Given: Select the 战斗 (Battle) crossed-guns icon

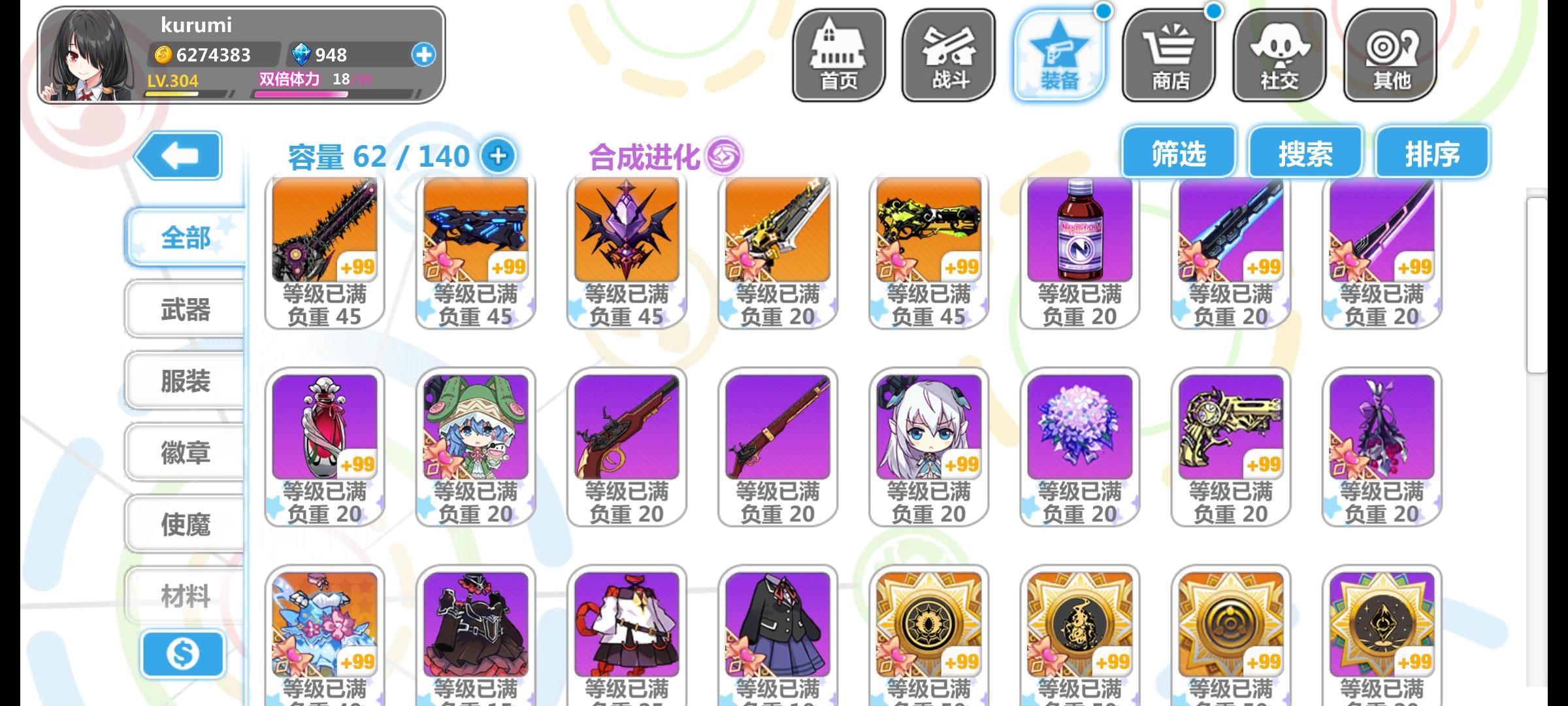Looking at the screenshot, I should coord(947,52).
